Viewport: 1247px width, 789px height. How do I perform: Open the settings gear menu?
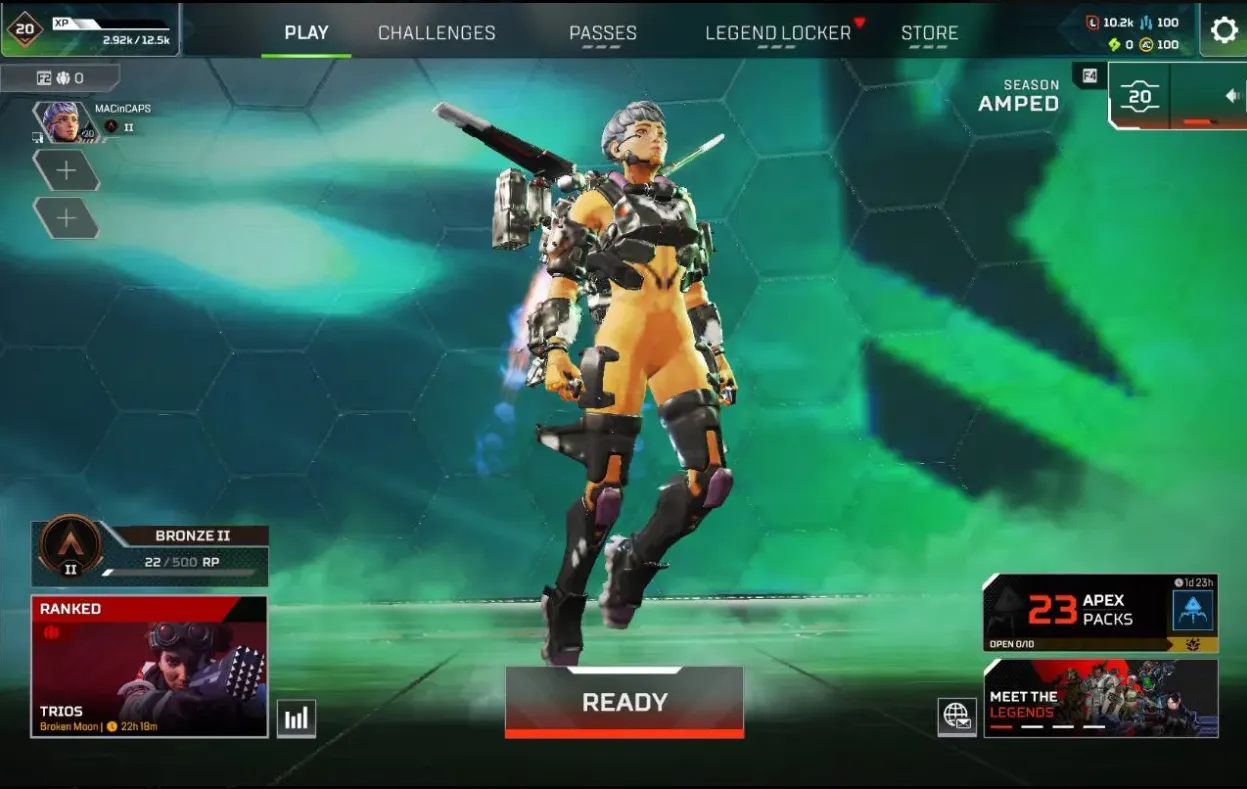coord(1224,30)
